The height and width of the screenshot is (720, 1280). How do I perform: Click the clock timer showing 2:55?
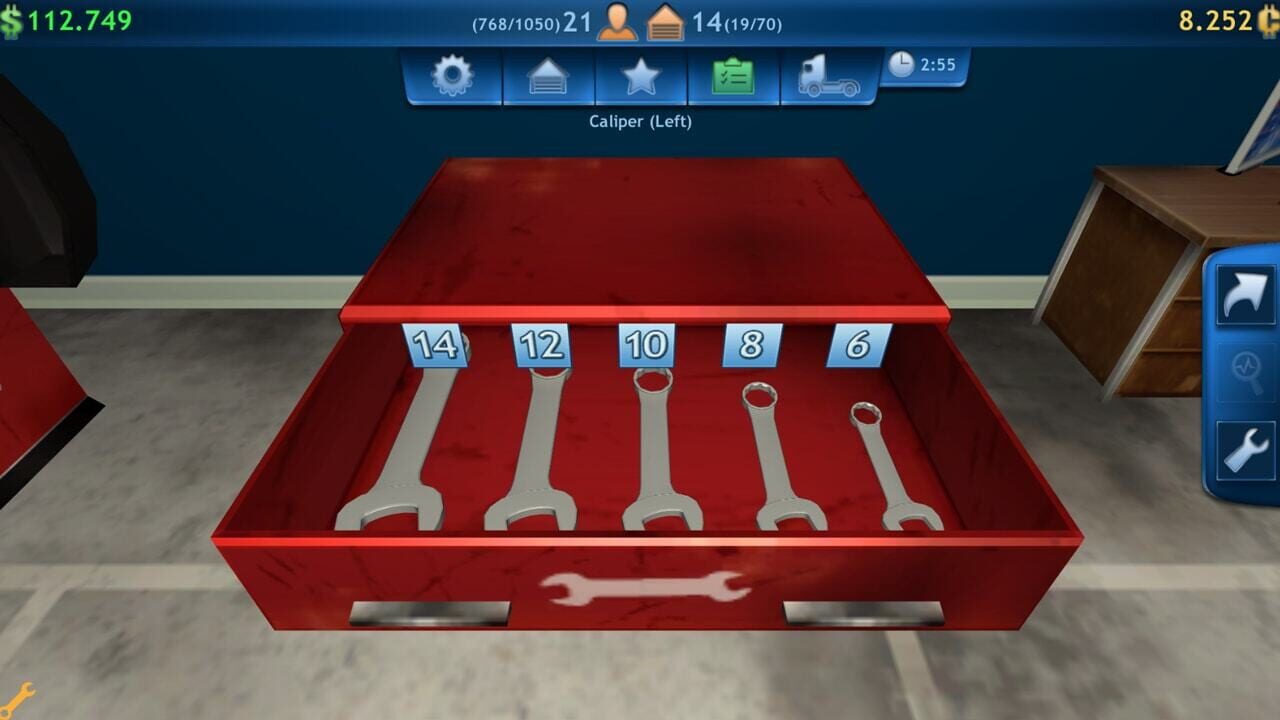[x=921, y=62]
